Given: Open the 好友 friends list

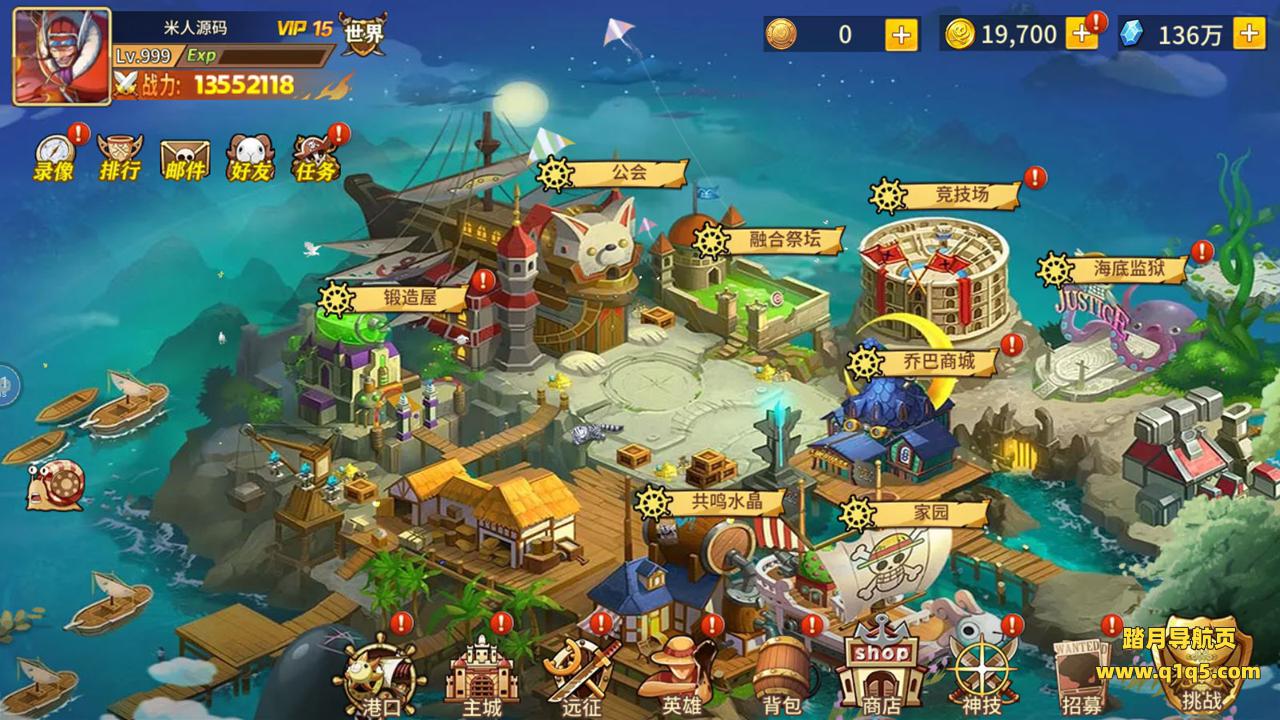Looking at the screenshot, I should [249, 158].
